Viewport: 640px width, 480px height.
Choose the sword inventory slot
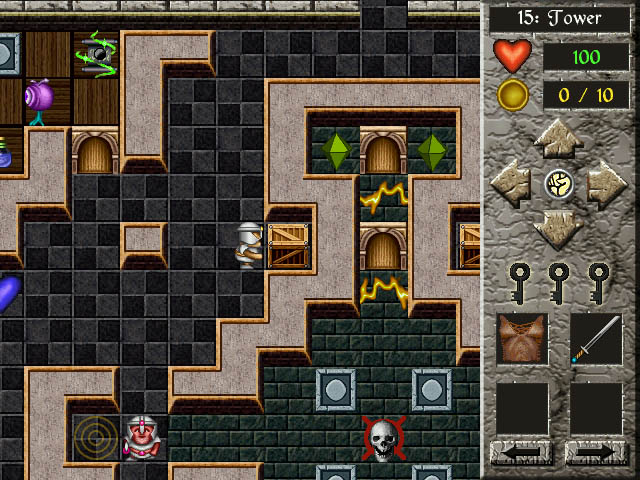(x=596, y=339)
